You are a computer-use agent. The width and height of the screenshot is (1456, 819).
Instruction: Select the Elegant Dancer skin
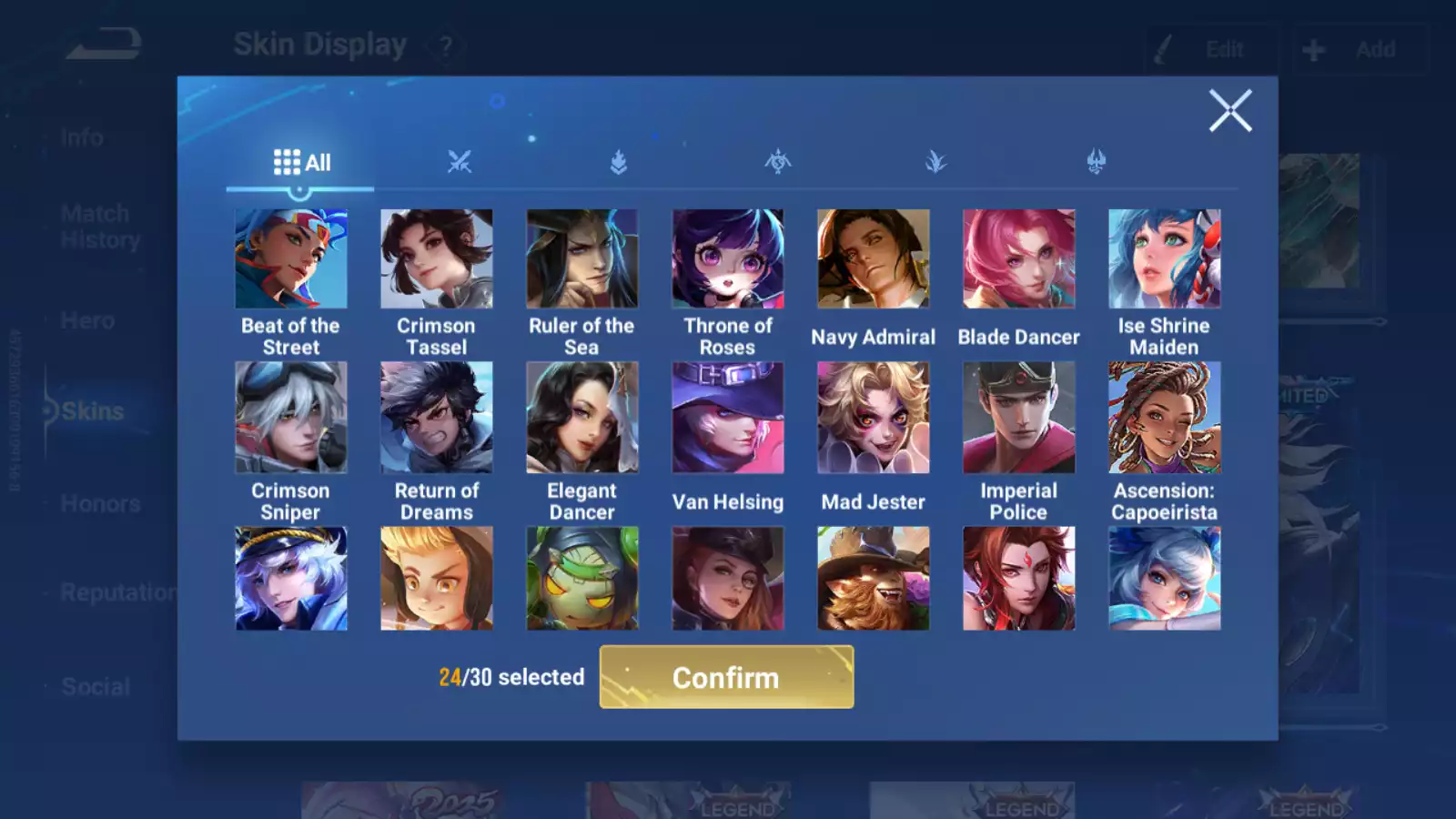(x=582, y=418)
